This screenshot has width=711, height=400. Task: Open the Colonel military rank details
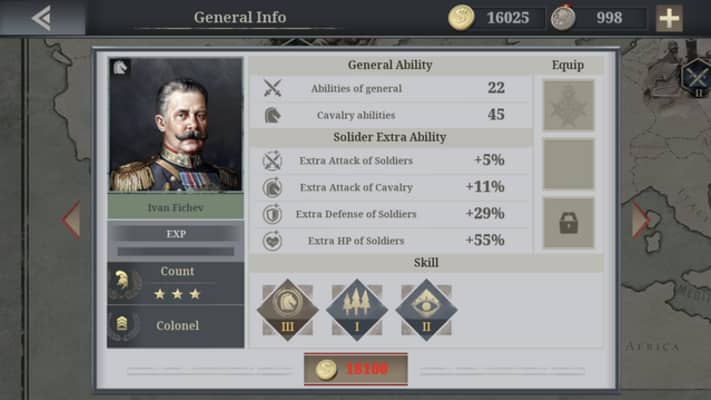point(175,326)
